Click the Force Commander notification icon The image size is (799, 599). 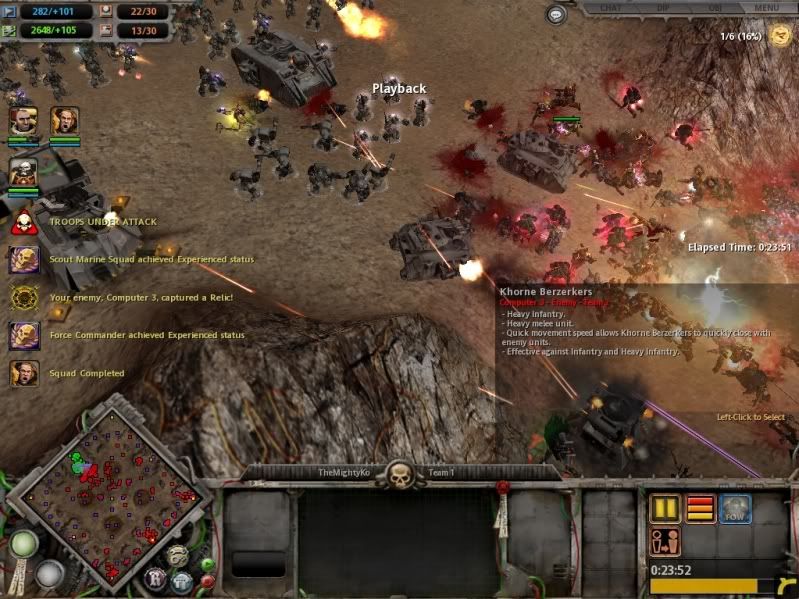tap(23, 336)
